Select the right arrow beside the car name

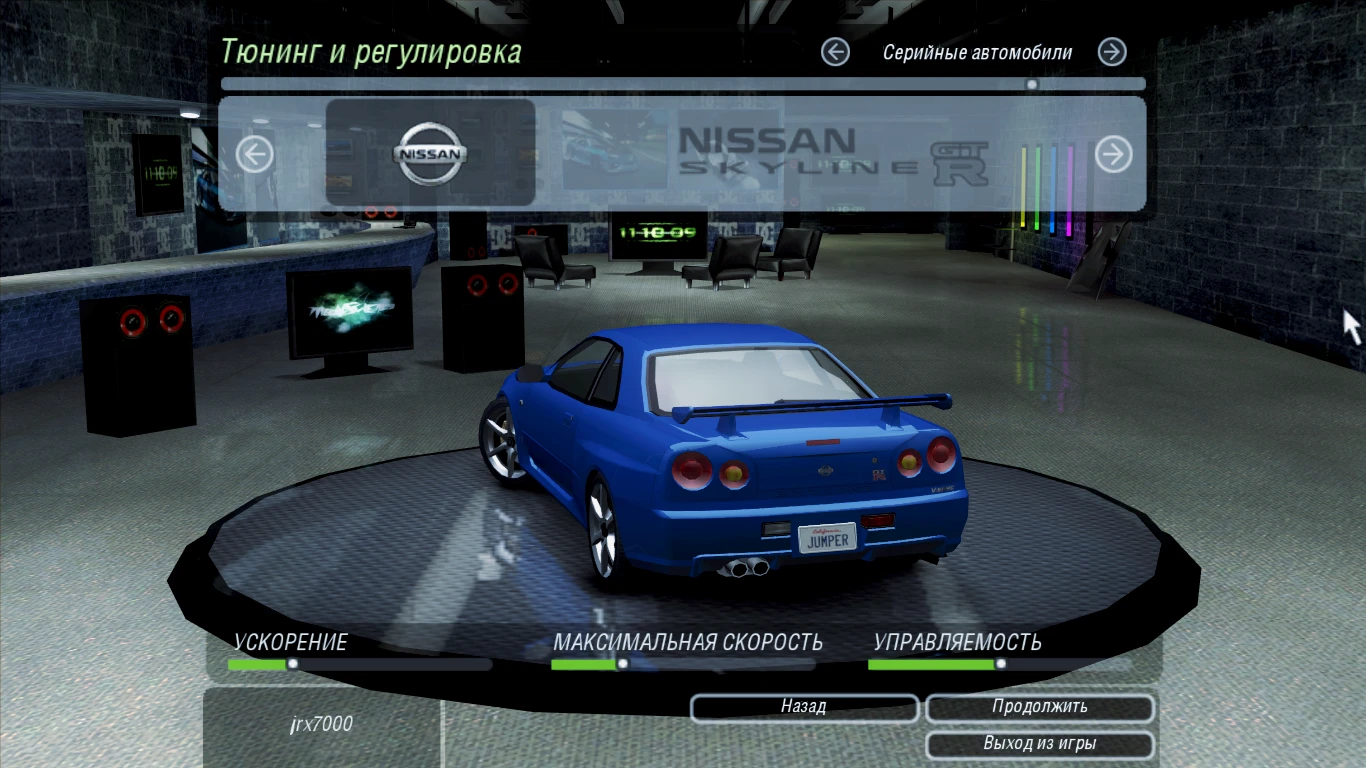[x=1112, y=154]
